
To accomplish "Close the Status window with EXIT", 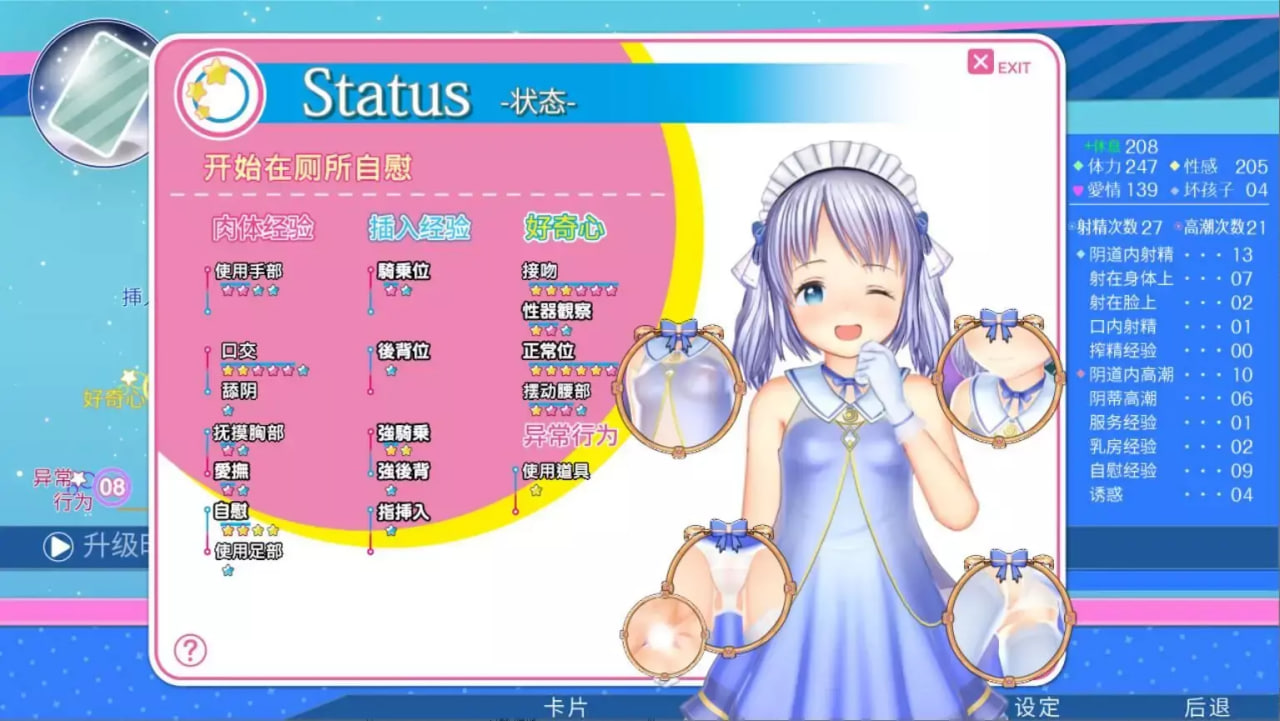I will tap(999, 65).
